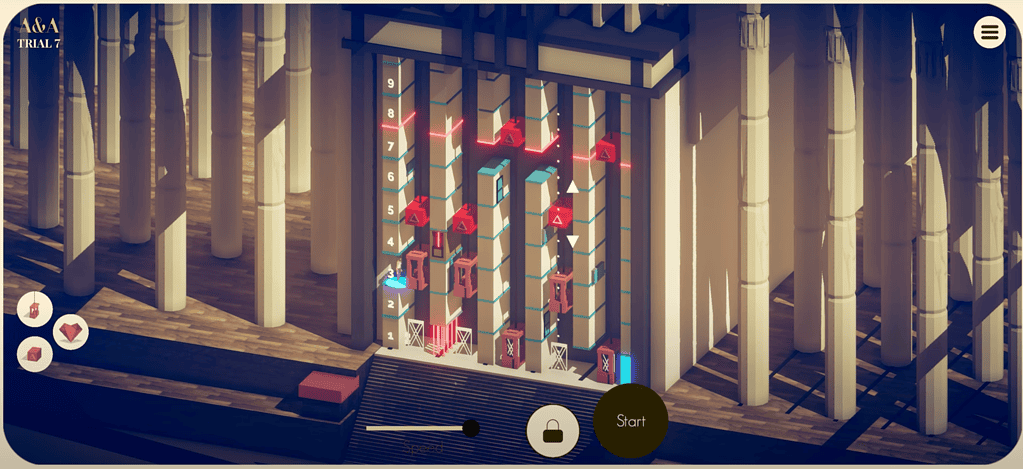1023x469 pixels.
Task: Click the Start button
Action: pos(631,421)
